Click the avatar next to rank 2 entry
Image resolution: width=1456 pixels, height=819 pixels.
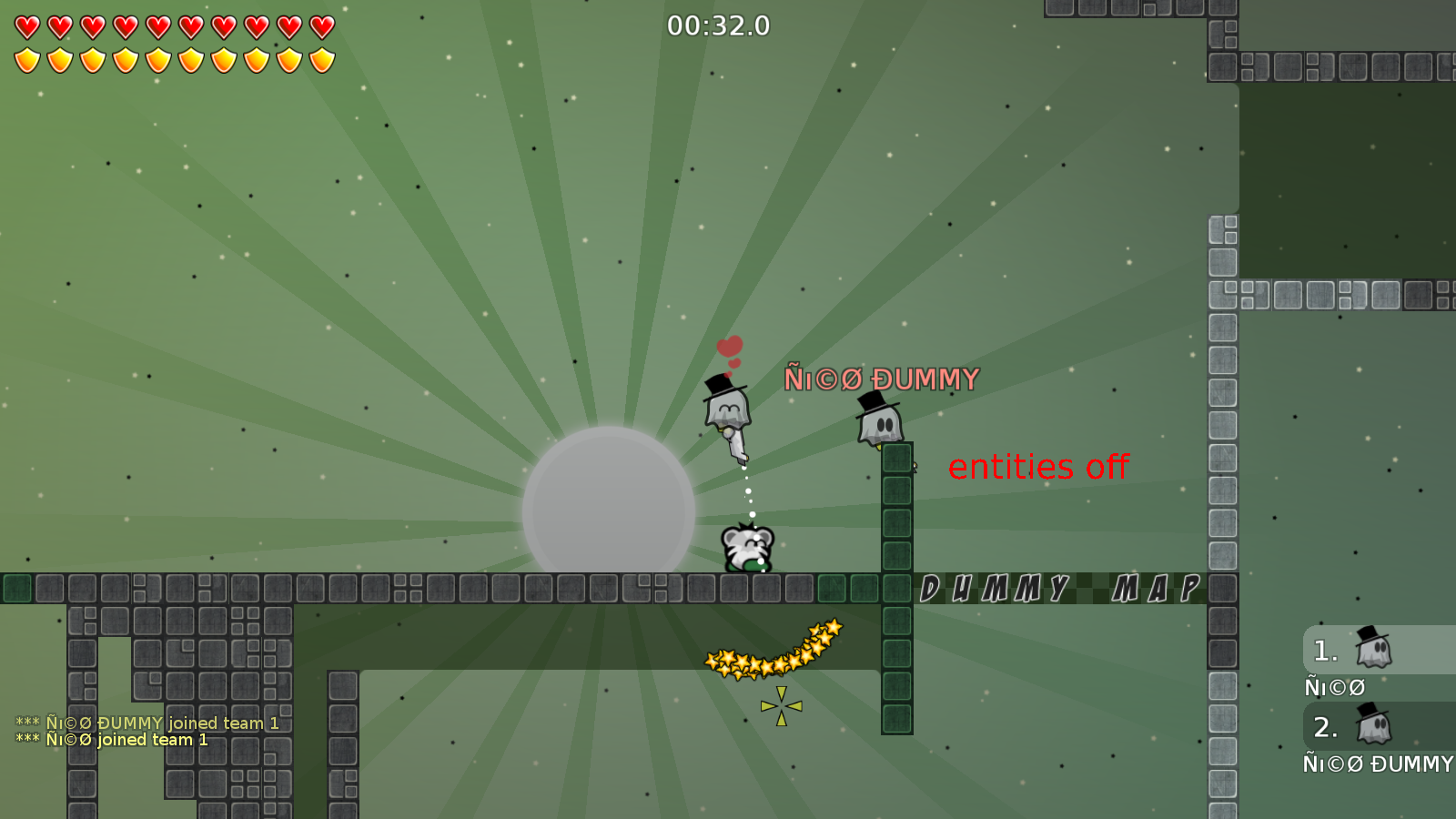click(1374, 727)
